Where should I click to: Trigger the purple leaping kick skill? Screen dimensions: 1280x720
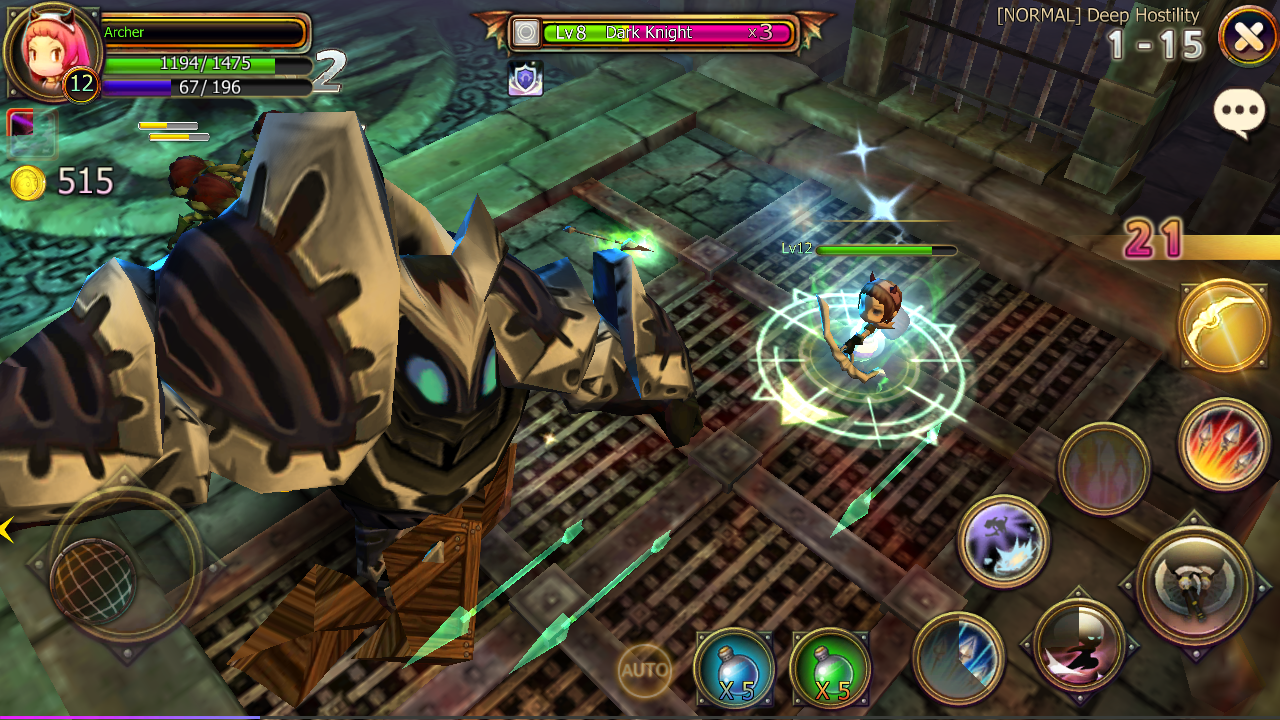point(1003,541)
